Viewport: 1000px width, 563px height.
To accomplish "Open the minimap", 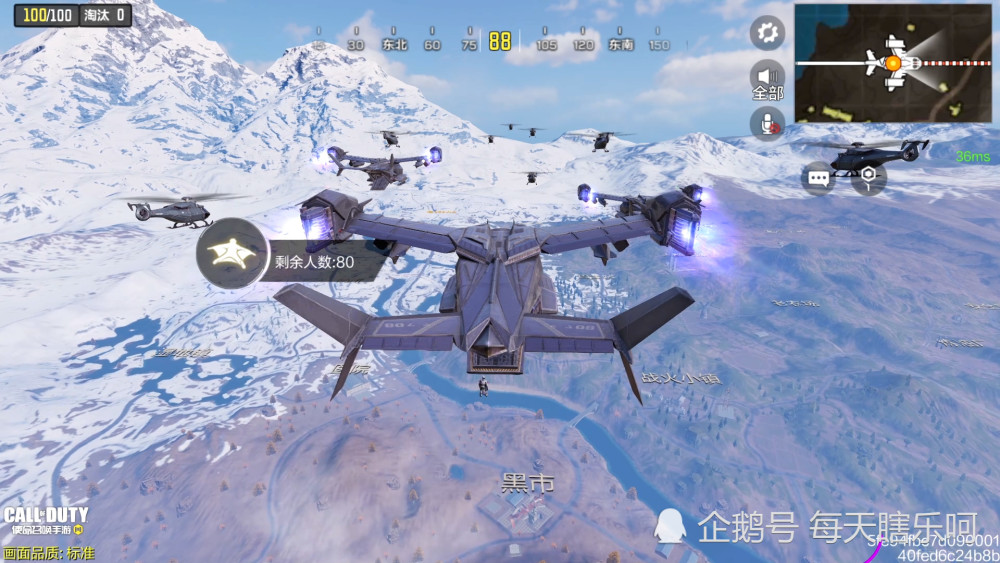I will click(x=893, y=63).
